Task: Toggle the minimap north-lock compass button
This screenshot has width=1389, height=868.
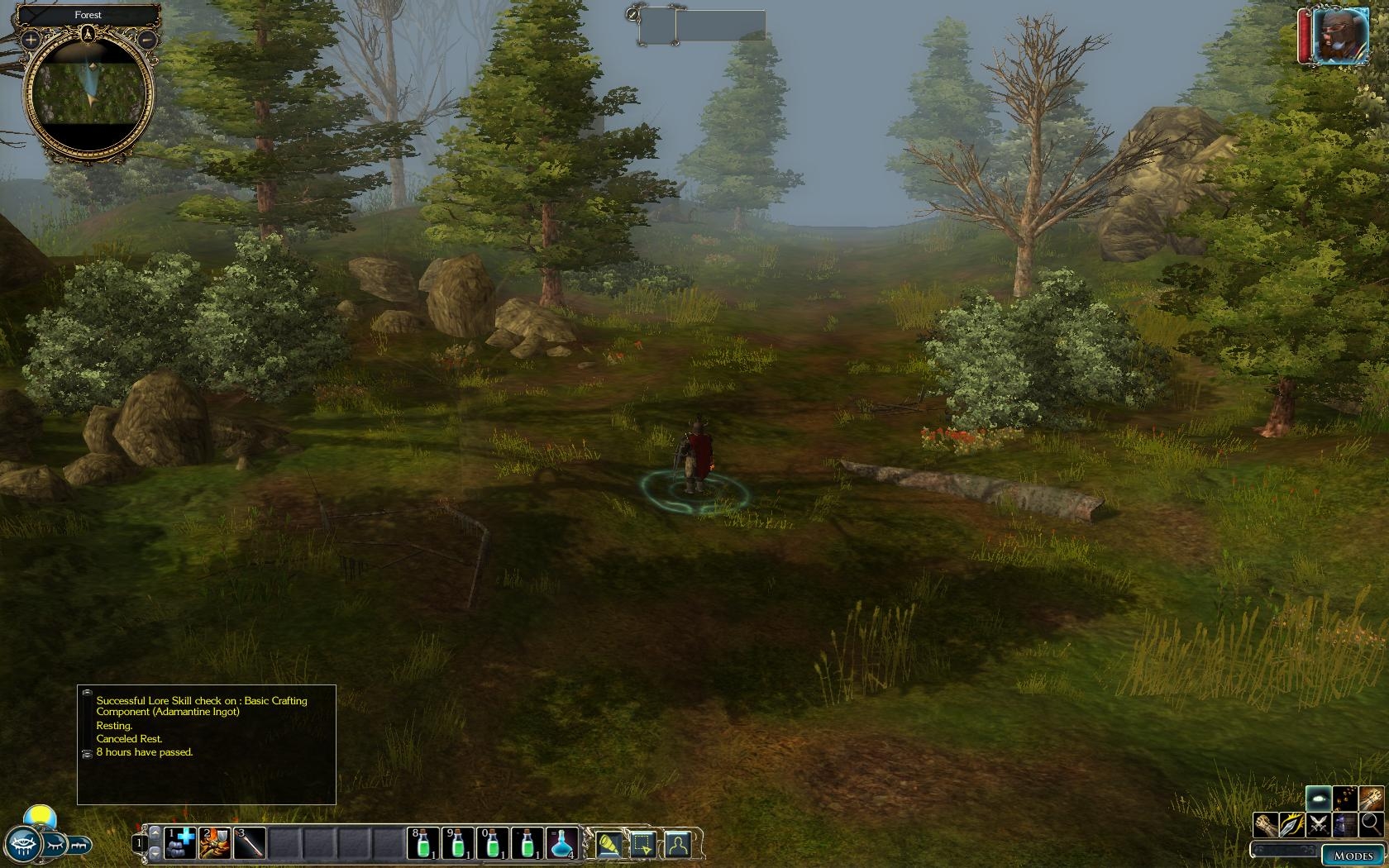Action: pyautogui.click(x=88, y=34)
